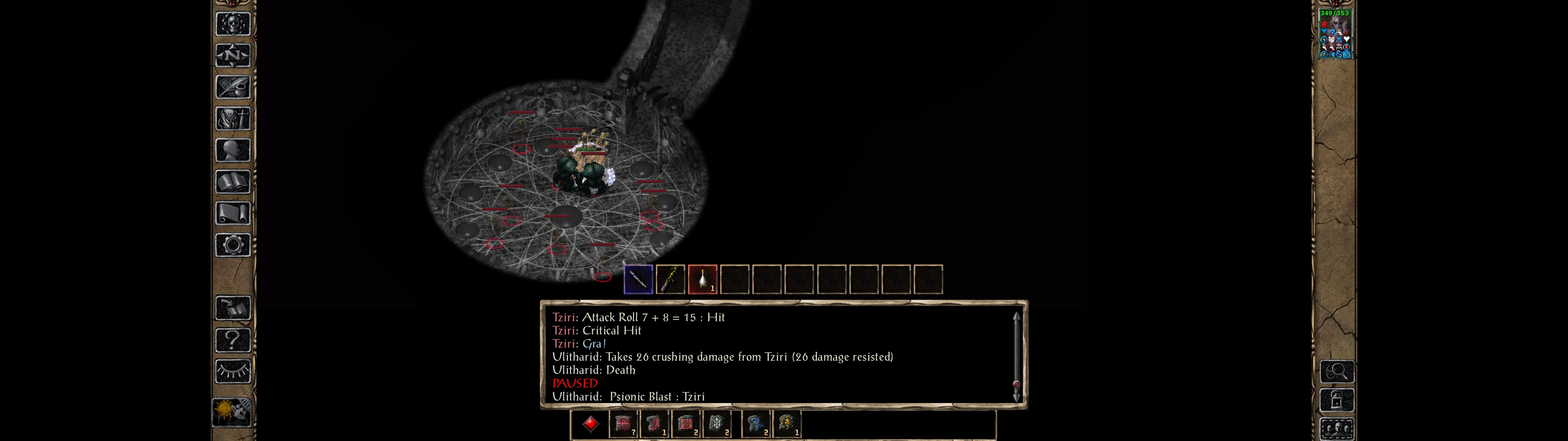The image size is (1568, 441).
Task: Open the journal with the quill button
Action: coord(232,87)
